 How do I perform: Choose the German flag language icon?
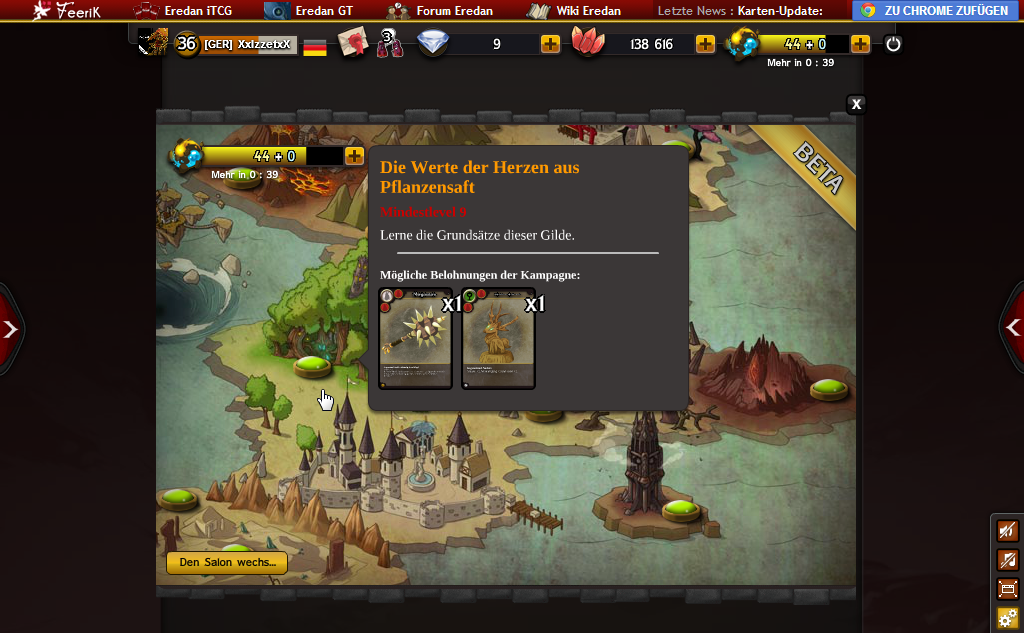[x=315, y=46]
